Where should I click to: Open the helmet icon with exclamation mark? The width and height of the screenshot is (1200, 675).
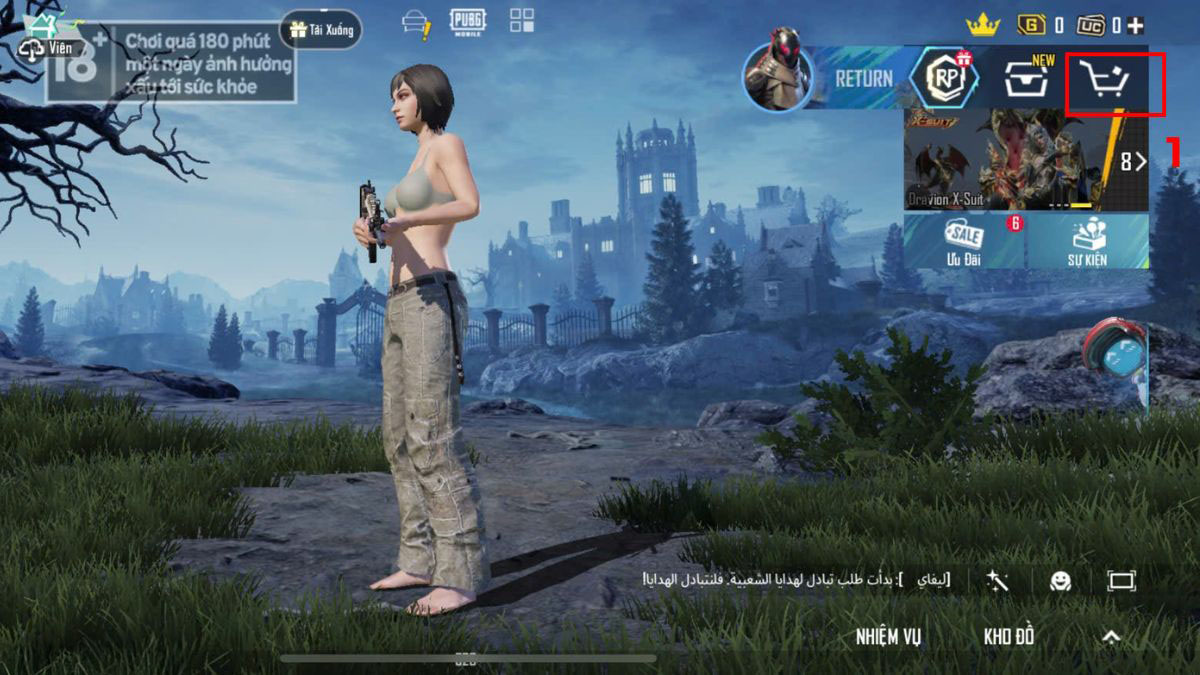416,24
